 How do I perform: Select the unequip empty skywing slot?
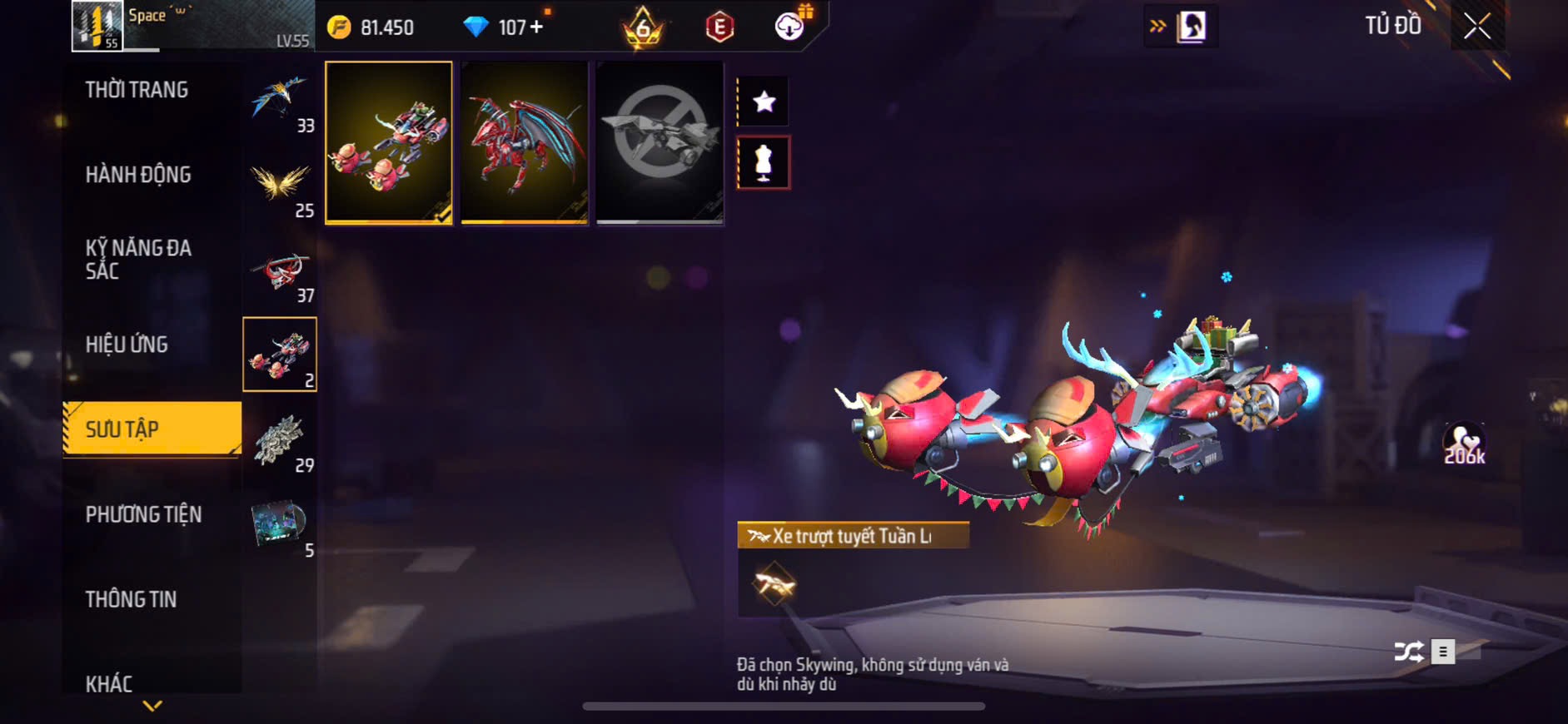pos(660,141)
